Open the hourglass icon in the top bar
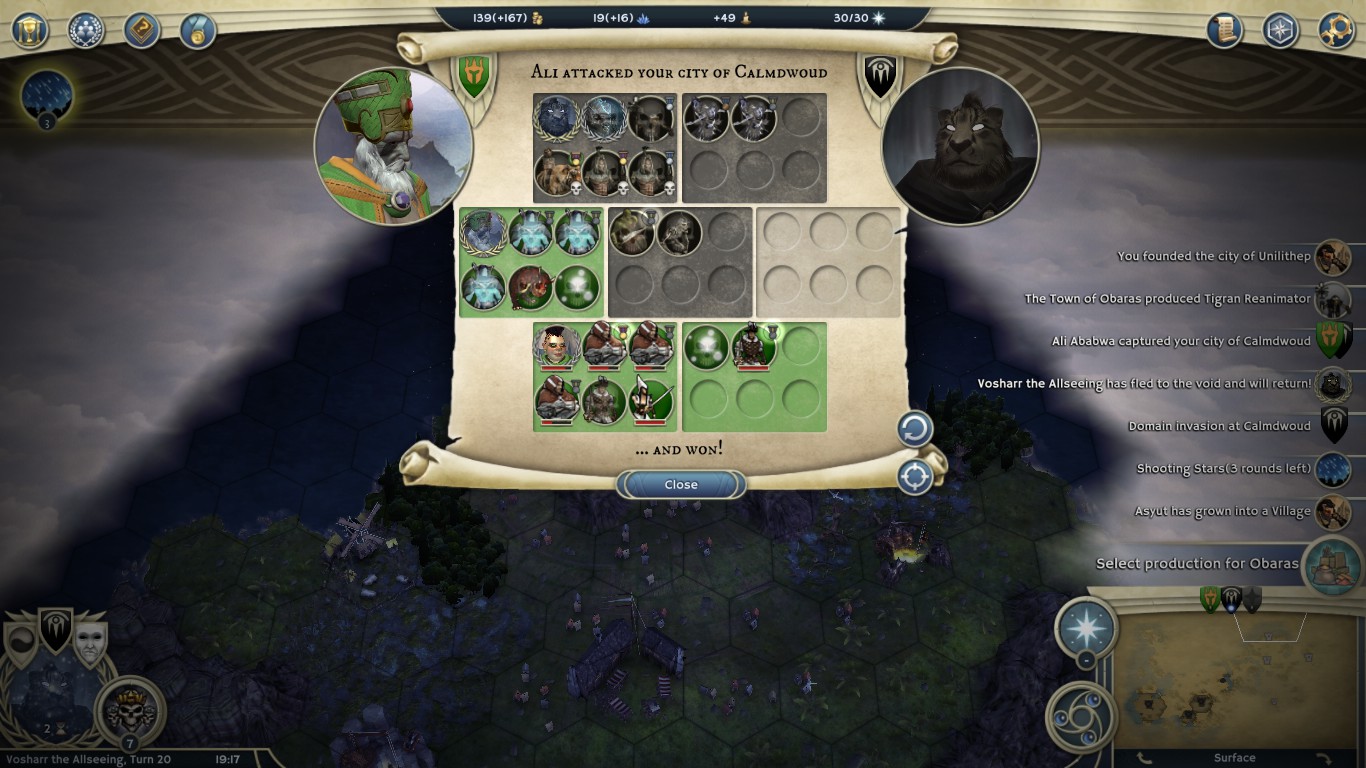Image resolution: width=1366 pixels, height=768 pixels. pos(30,30)
